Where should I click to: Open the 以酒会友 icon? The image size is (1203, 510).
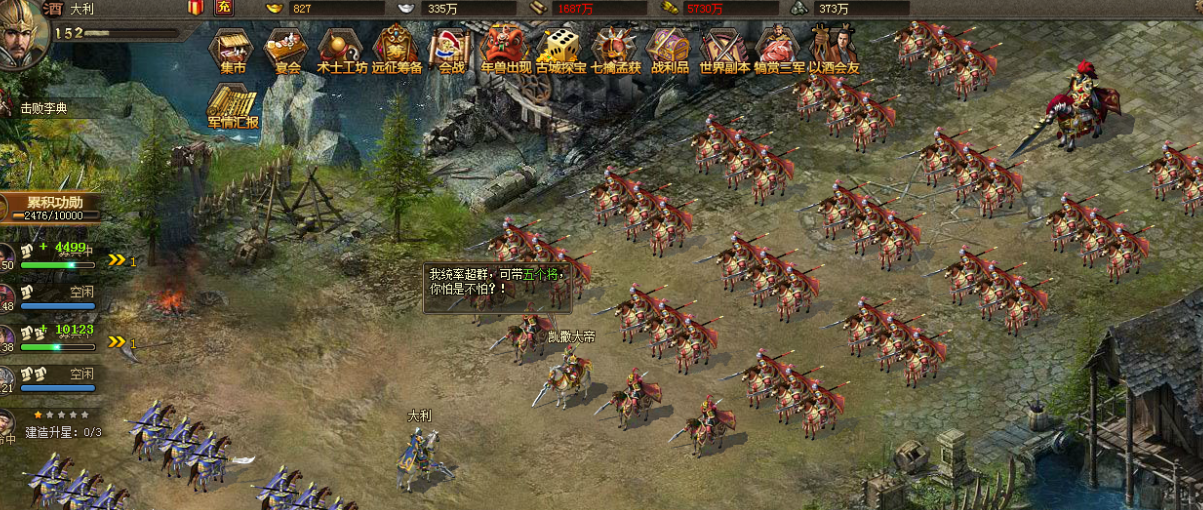click(832, 47)
